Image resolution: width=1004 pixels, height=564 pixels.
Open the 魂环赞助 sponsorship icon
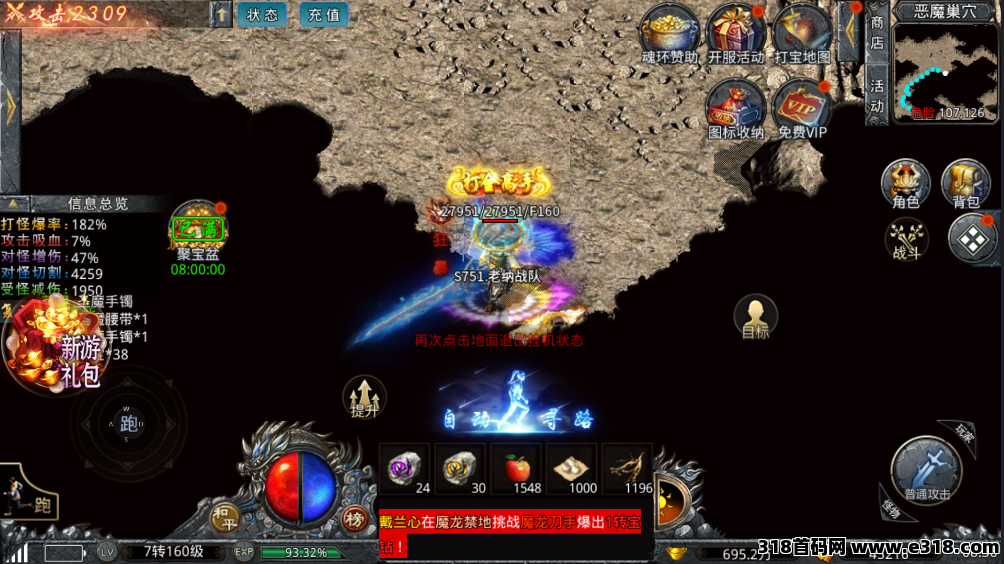click(670, 32)
